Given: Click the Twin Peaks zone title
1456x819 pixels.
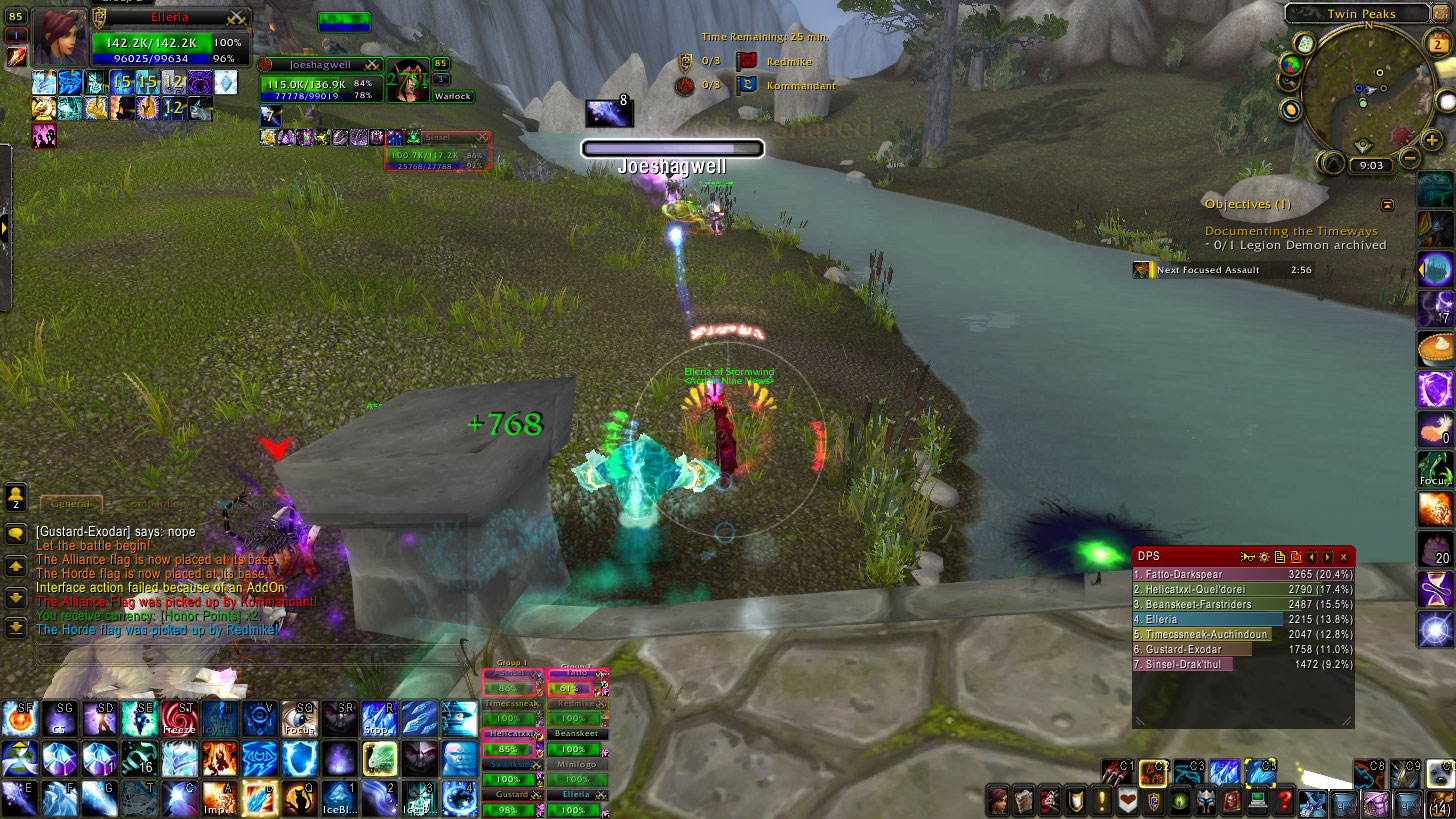Looking at the screenshot, I should (x=1362, y=14).
